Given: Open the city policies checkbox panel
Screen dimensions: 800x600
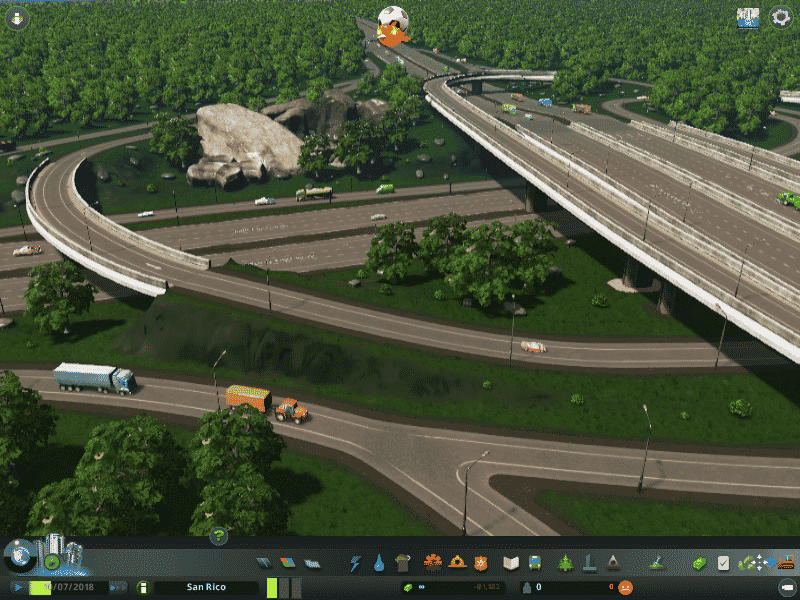Looking at the screenshot, I should (724, 563).
